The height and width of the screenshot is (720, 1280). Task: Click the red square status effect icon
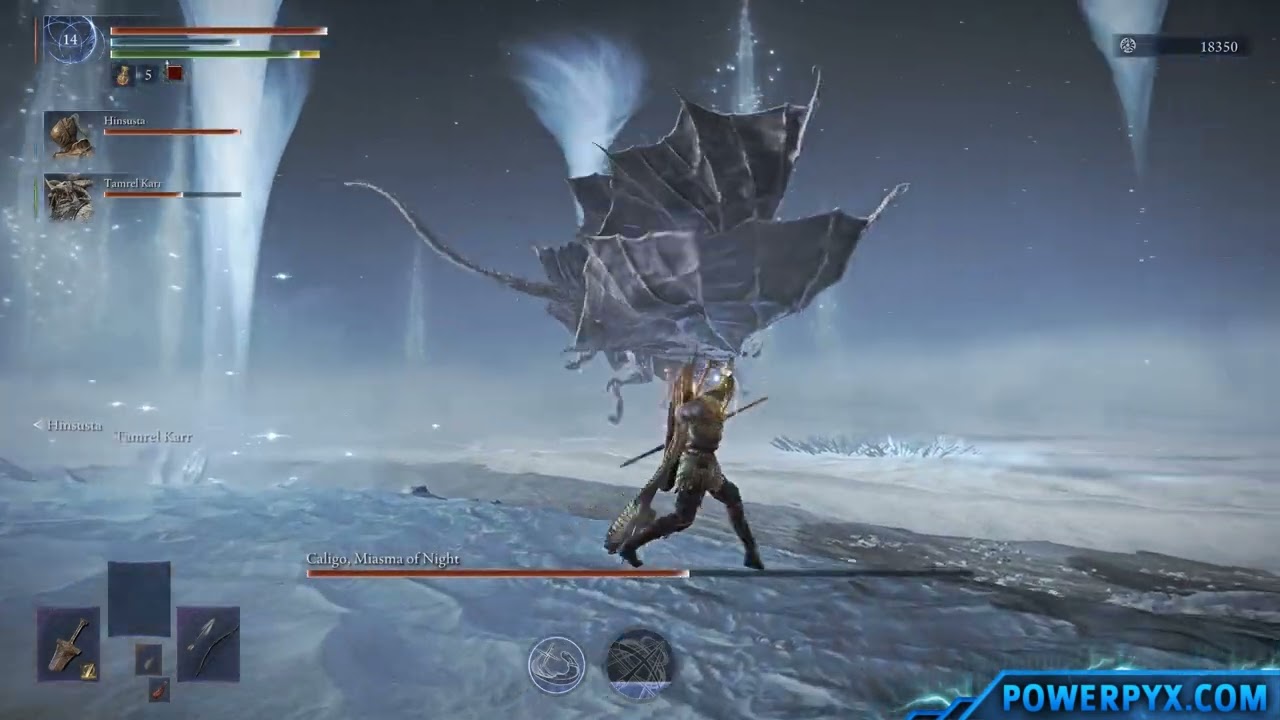click(175, 73)
